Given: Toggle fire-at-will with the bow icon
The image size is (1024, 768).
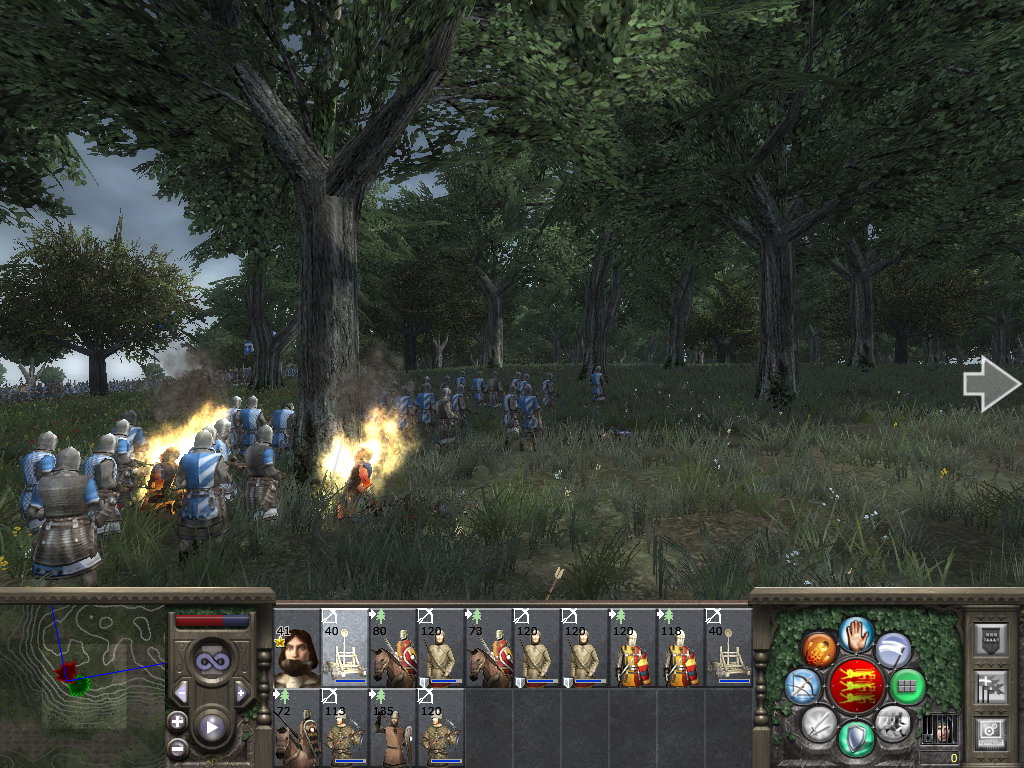Looking at the screenshot, I should pos(802,686).
